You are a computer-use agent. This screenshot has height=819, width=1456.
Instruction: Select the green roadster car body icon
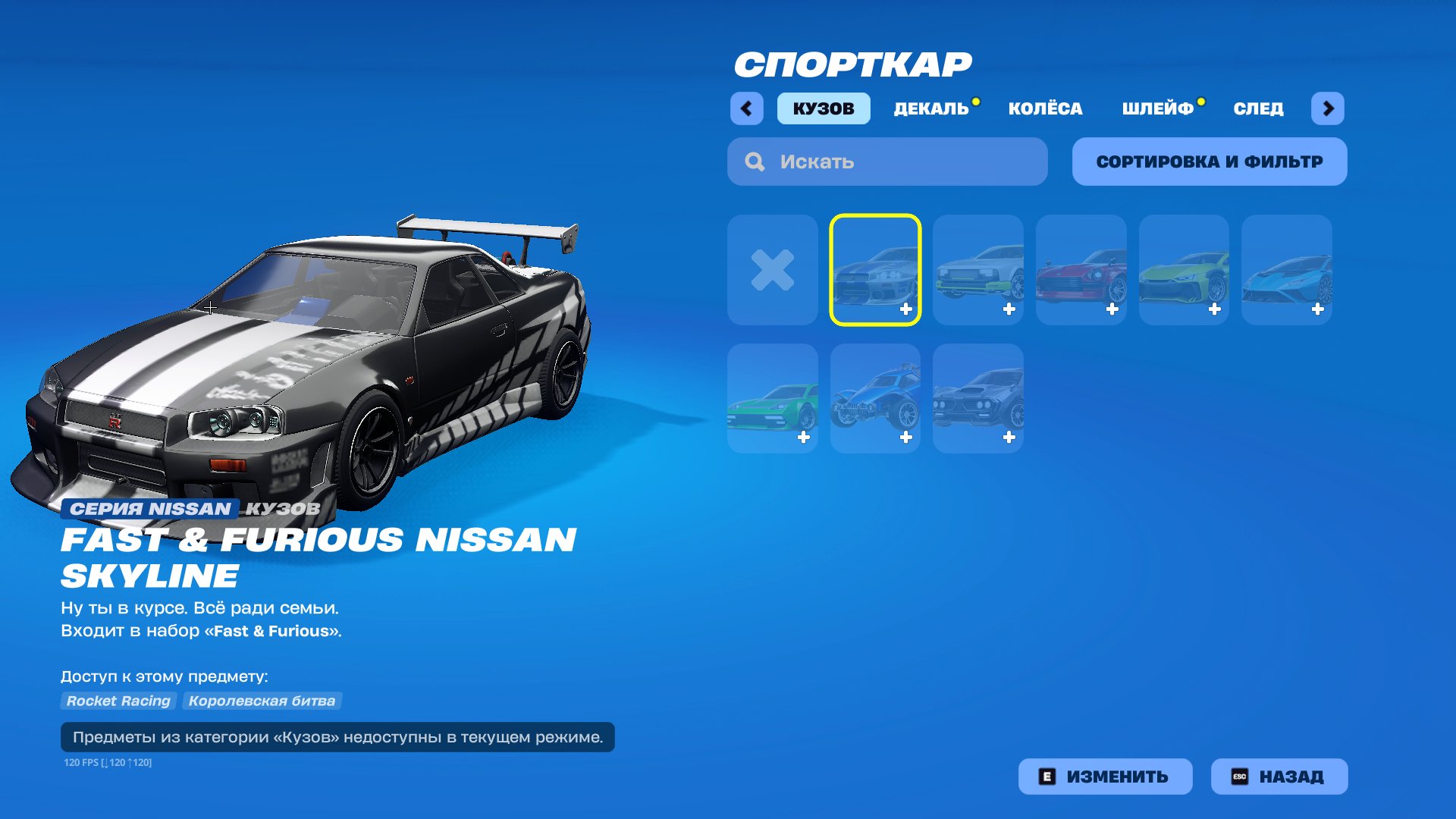tap(772, 396)
